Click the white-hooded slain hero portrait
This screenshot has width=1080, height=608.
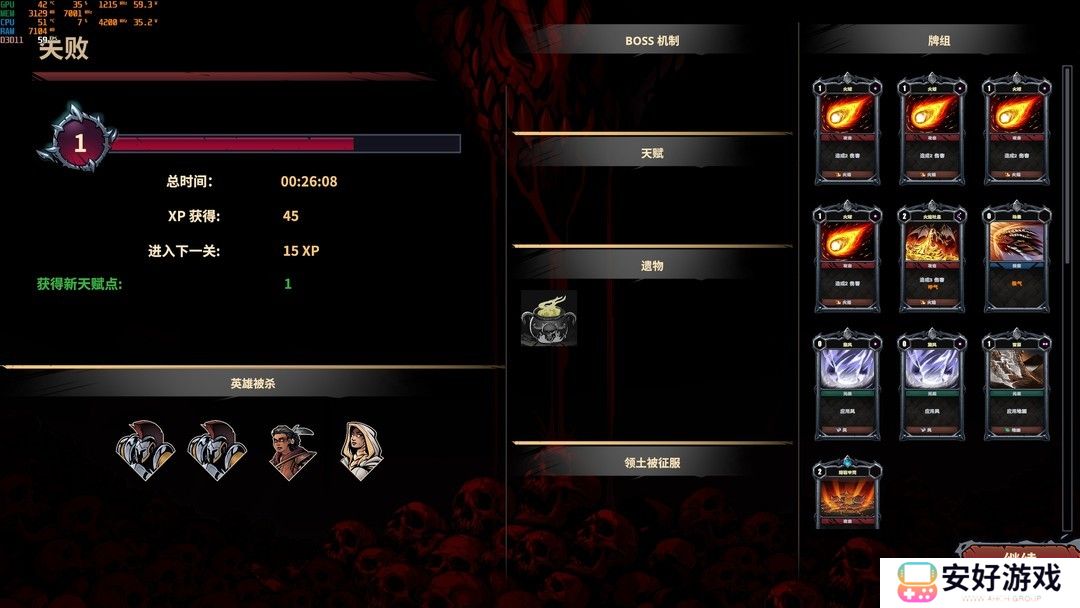(x=360, y=450)
